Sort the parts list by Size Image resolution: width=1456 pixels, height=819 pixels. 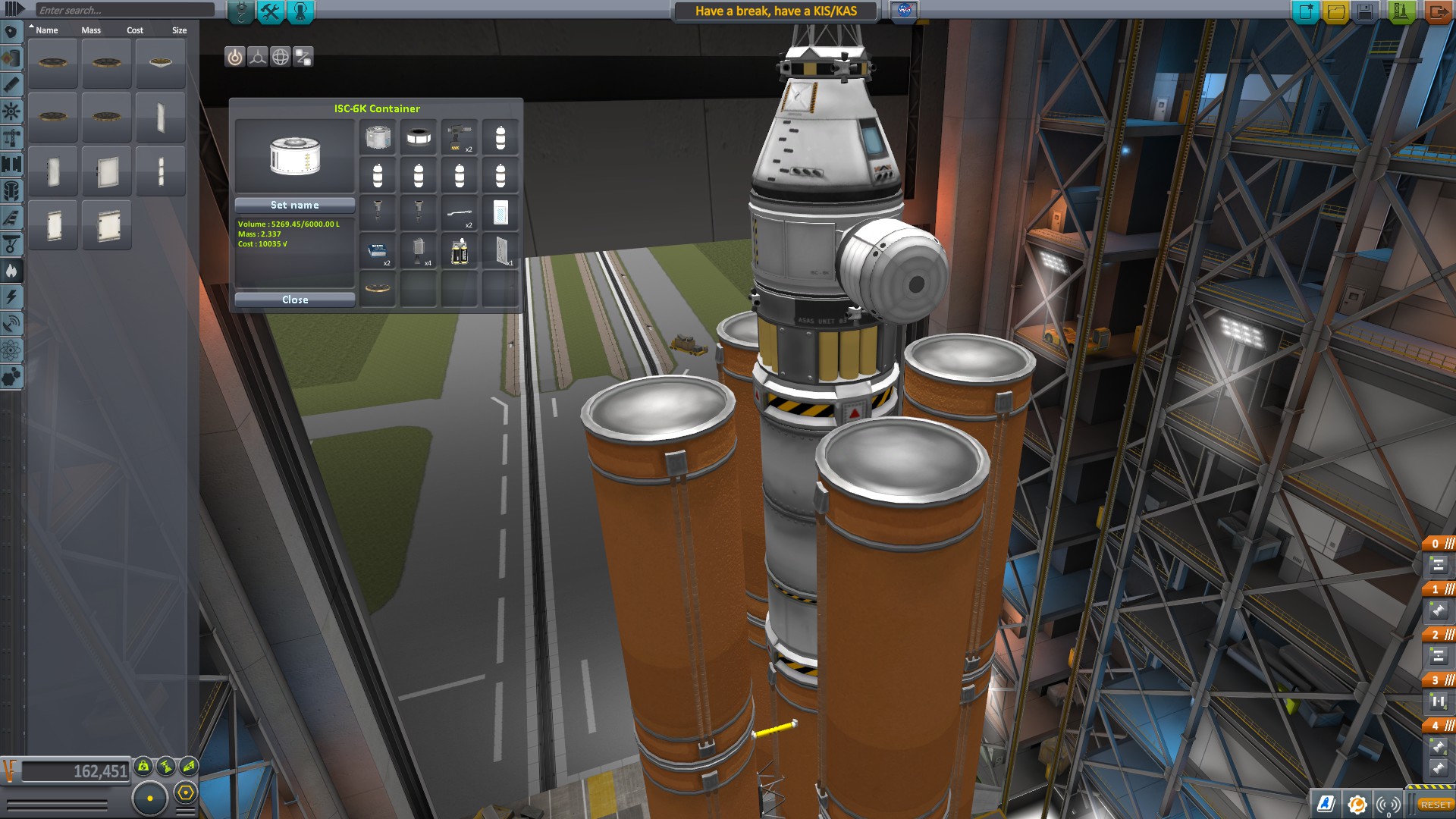pyautogui.click(x=179, y=30)
